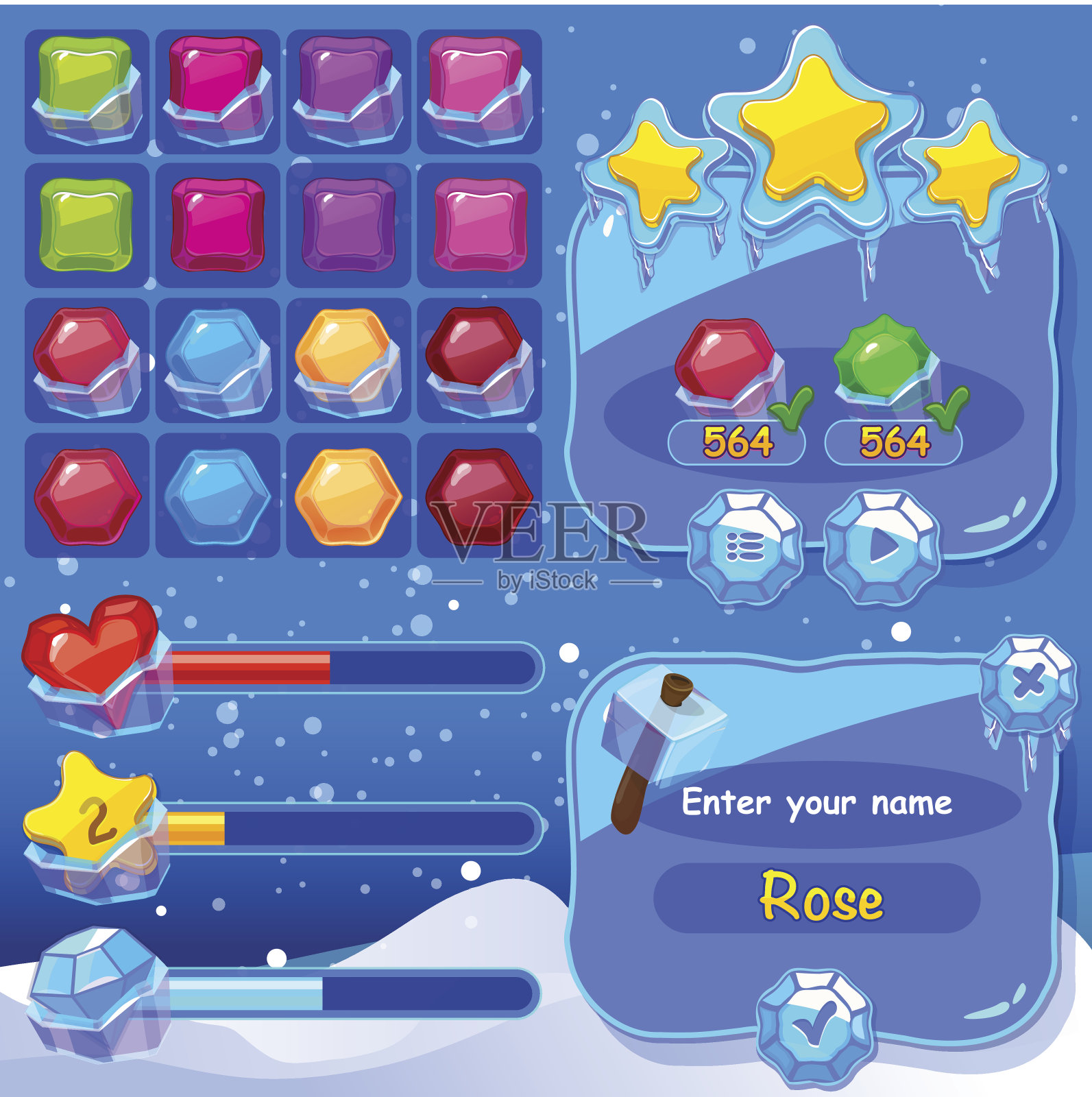This screenshot has height=1097, width=1092.
Task: Choose the purple square gem without ice
Action: point(348,225)
